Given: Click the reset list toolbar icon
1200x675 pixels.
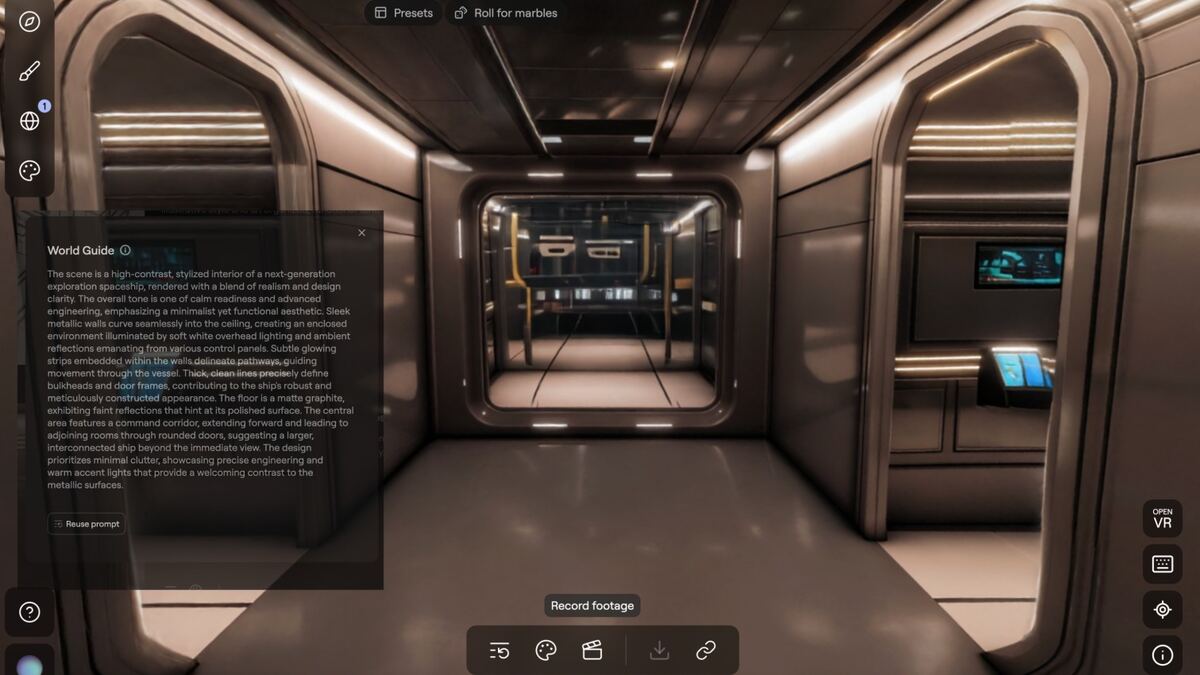Looking at the screenshot, I should (500, 651).
